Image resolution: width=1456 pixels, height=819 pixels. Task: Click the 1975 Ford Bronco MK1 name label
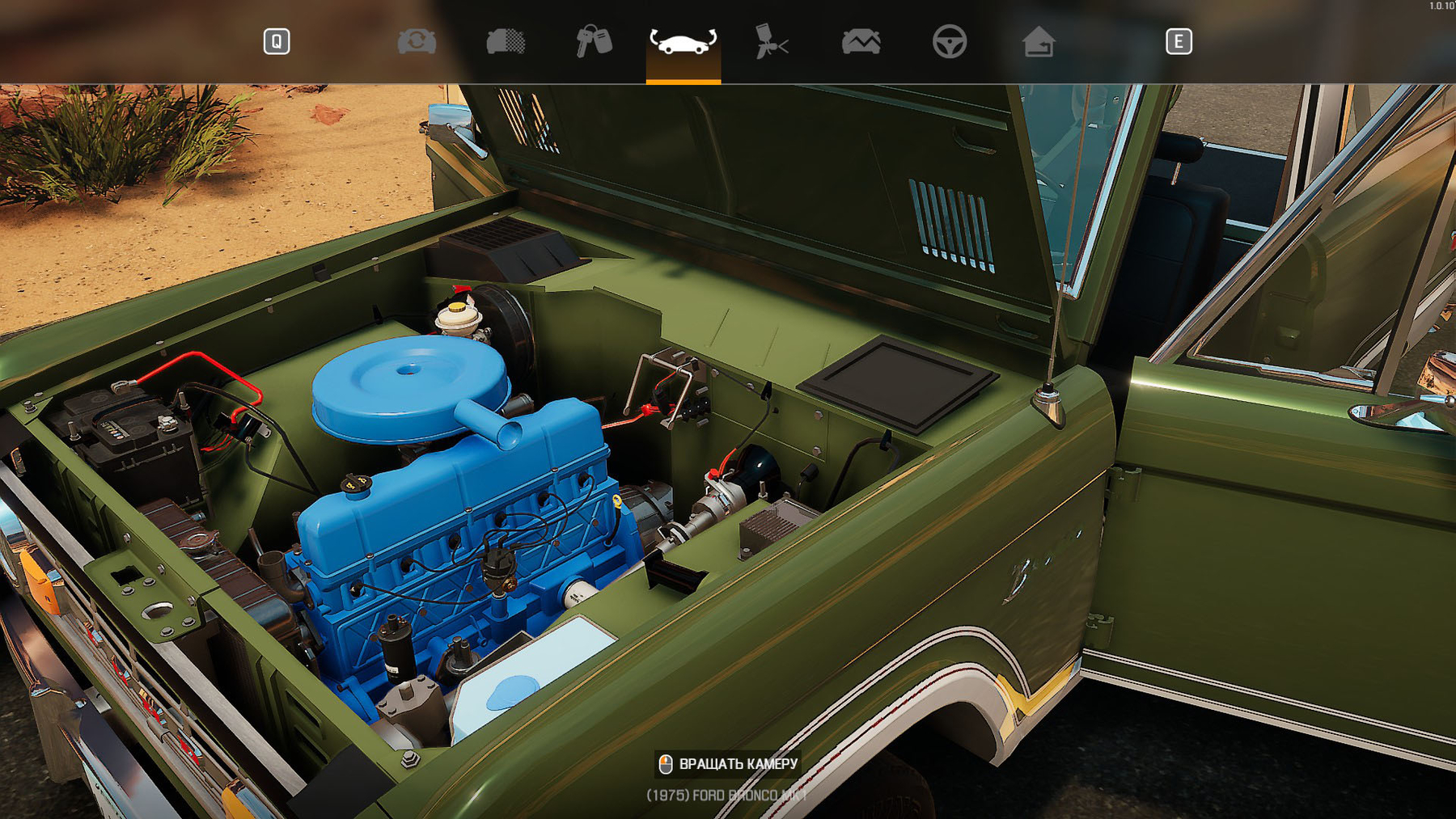726,795
